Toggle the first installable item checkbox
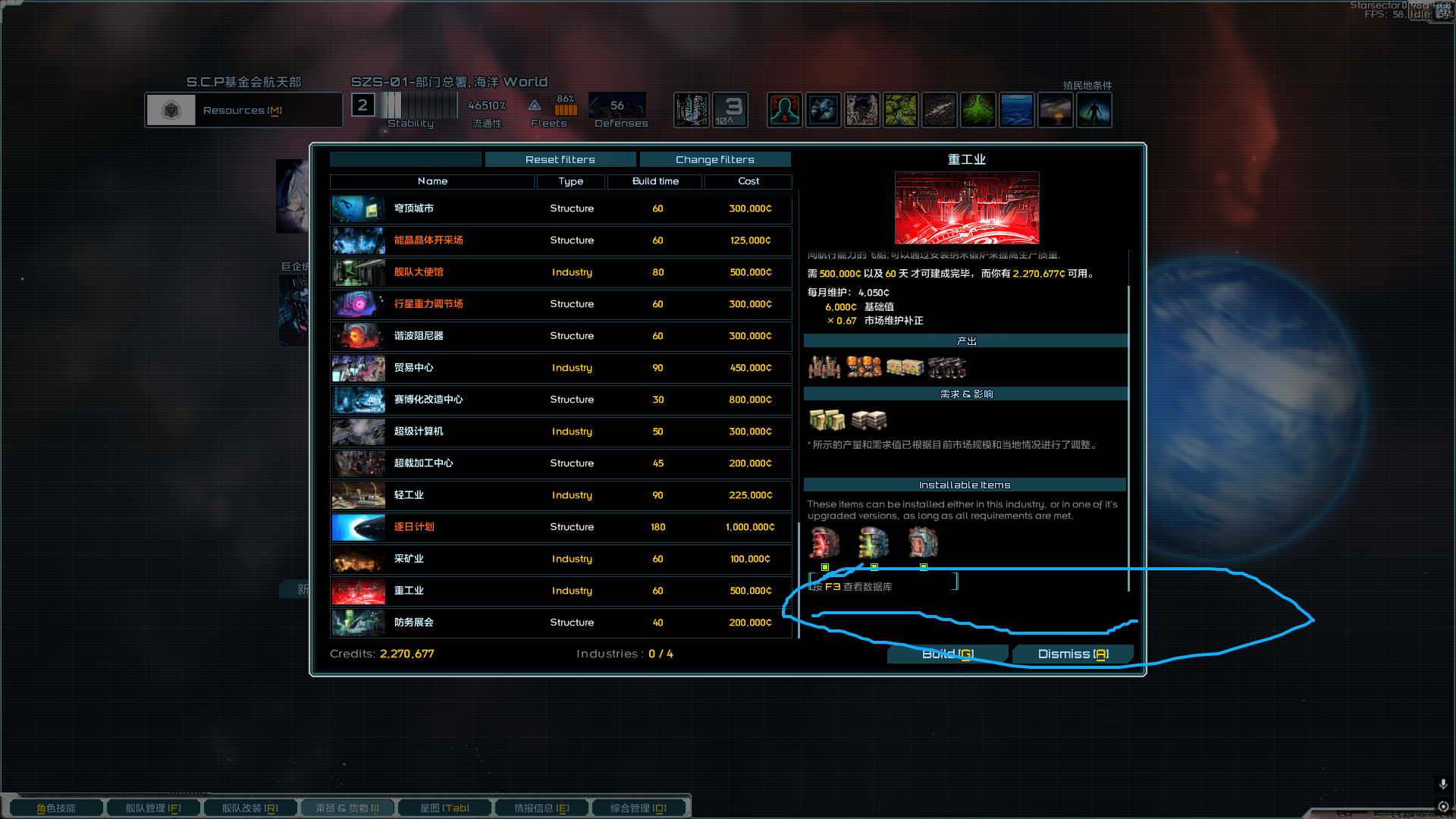 coord(825,567)
